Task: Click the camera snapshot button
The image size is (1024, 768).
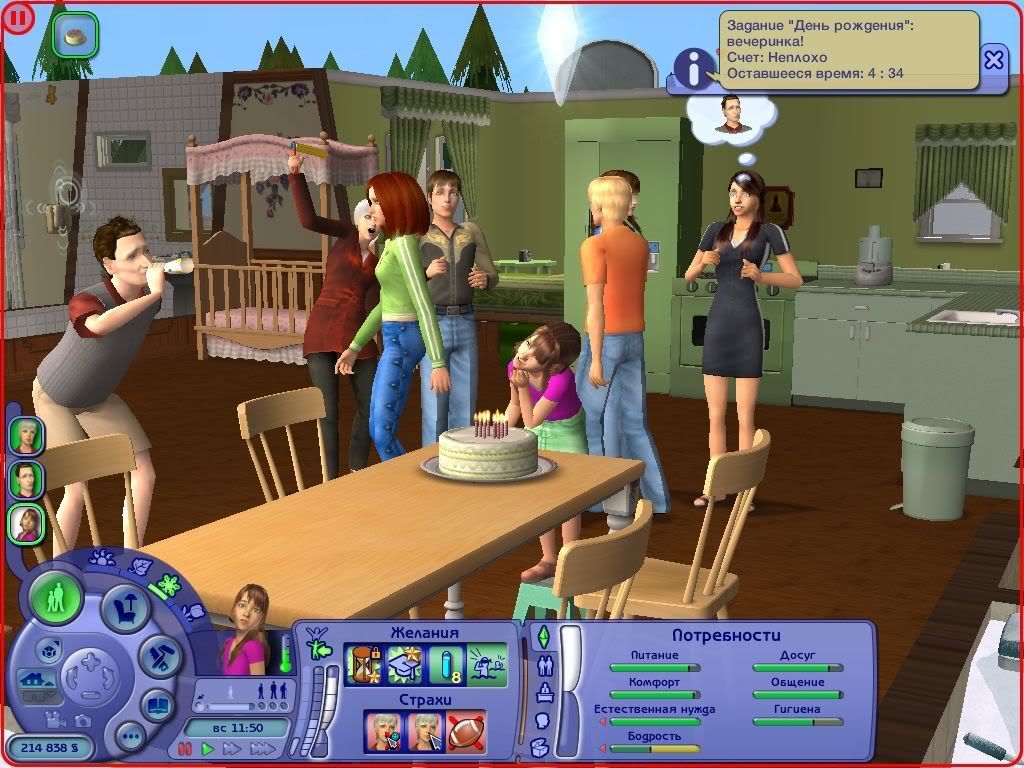Action: click(x=84, y=719)
